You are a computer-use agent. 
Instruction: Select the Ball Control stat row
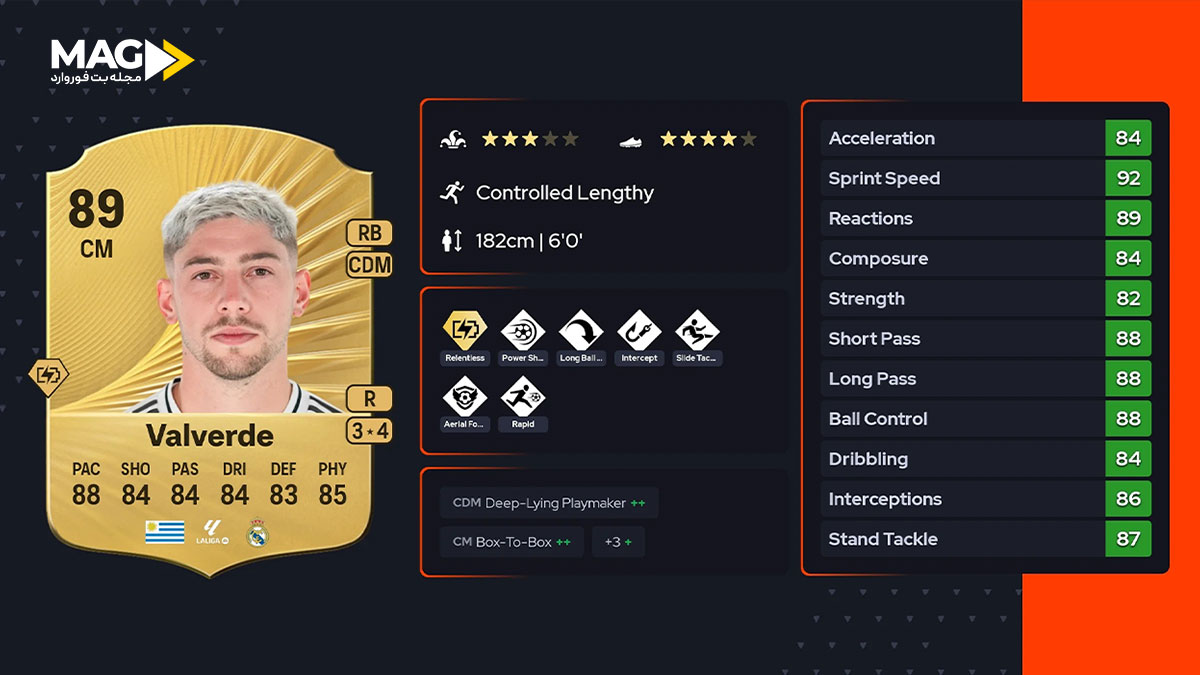coord(985,419)
